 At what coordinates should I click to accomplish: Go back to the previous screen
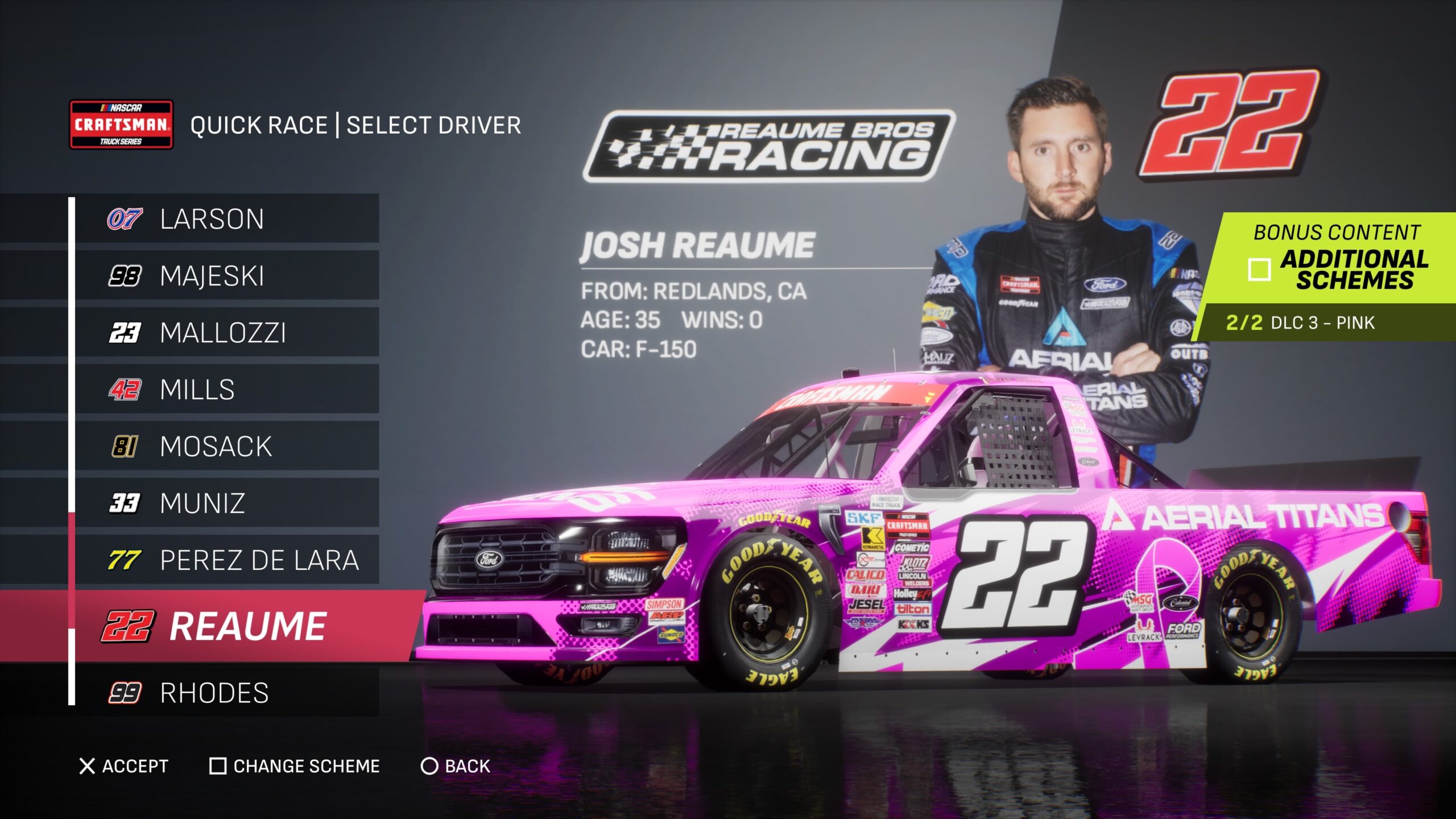tap(456, 766)
